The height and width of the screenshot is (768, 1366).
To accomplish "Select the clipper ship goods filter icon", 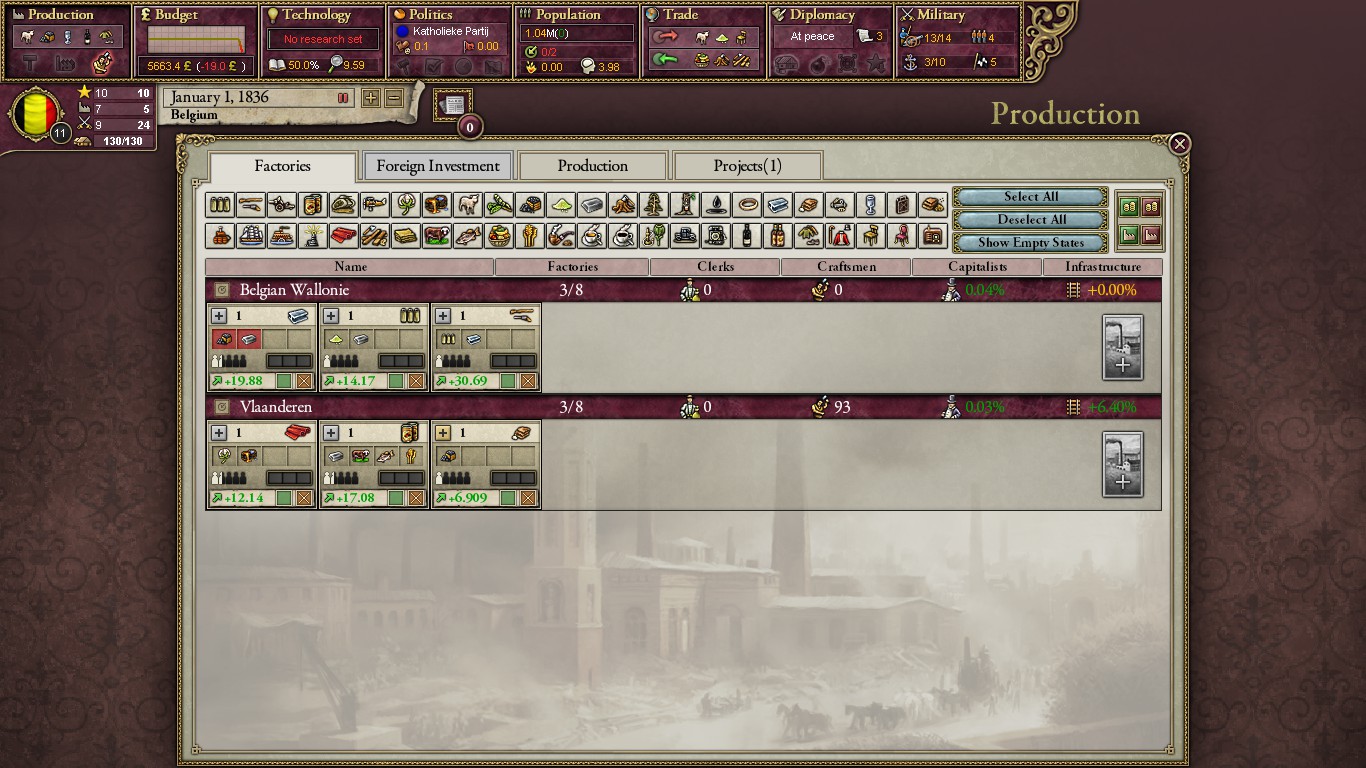I will [x=250, y=236].
